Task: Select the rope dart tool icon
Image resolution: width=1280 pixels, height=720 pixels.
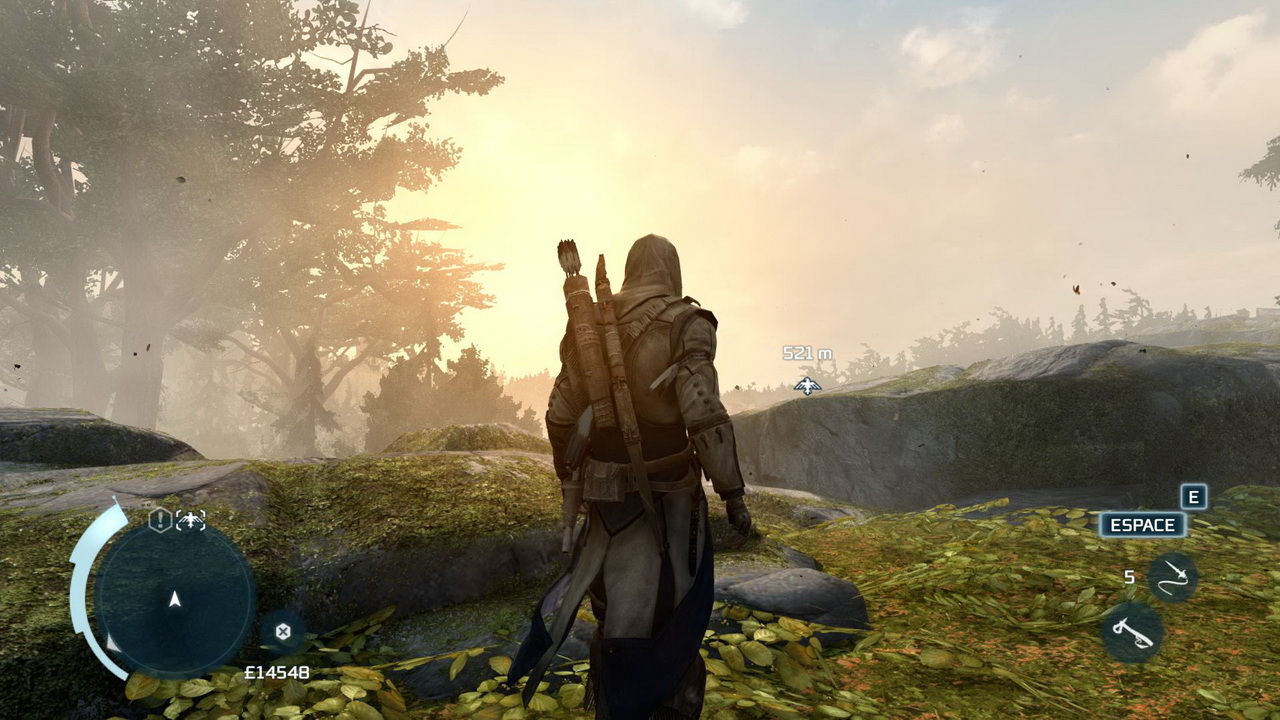Action: pos(1172,577)
